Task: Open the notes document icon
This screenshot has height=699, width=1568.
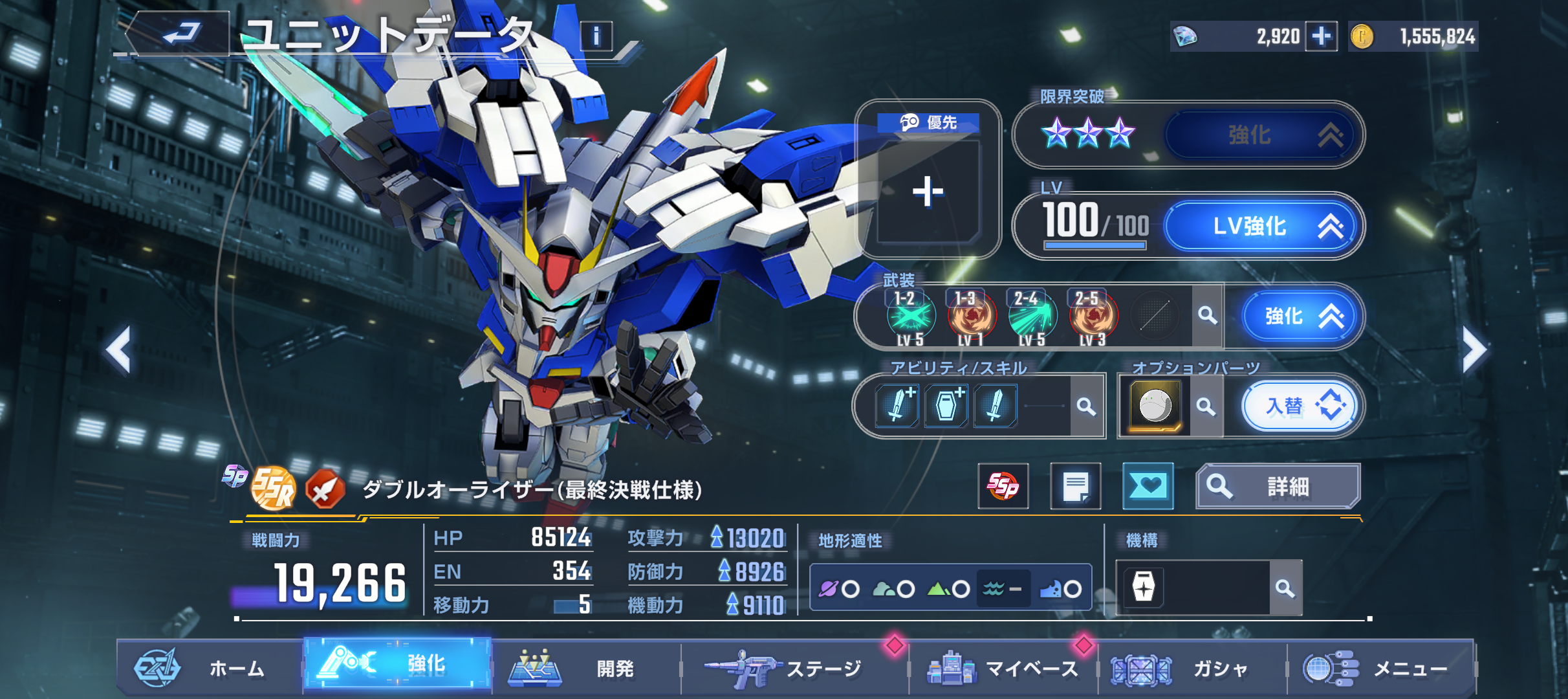Action: click(x=1075, y=486)
